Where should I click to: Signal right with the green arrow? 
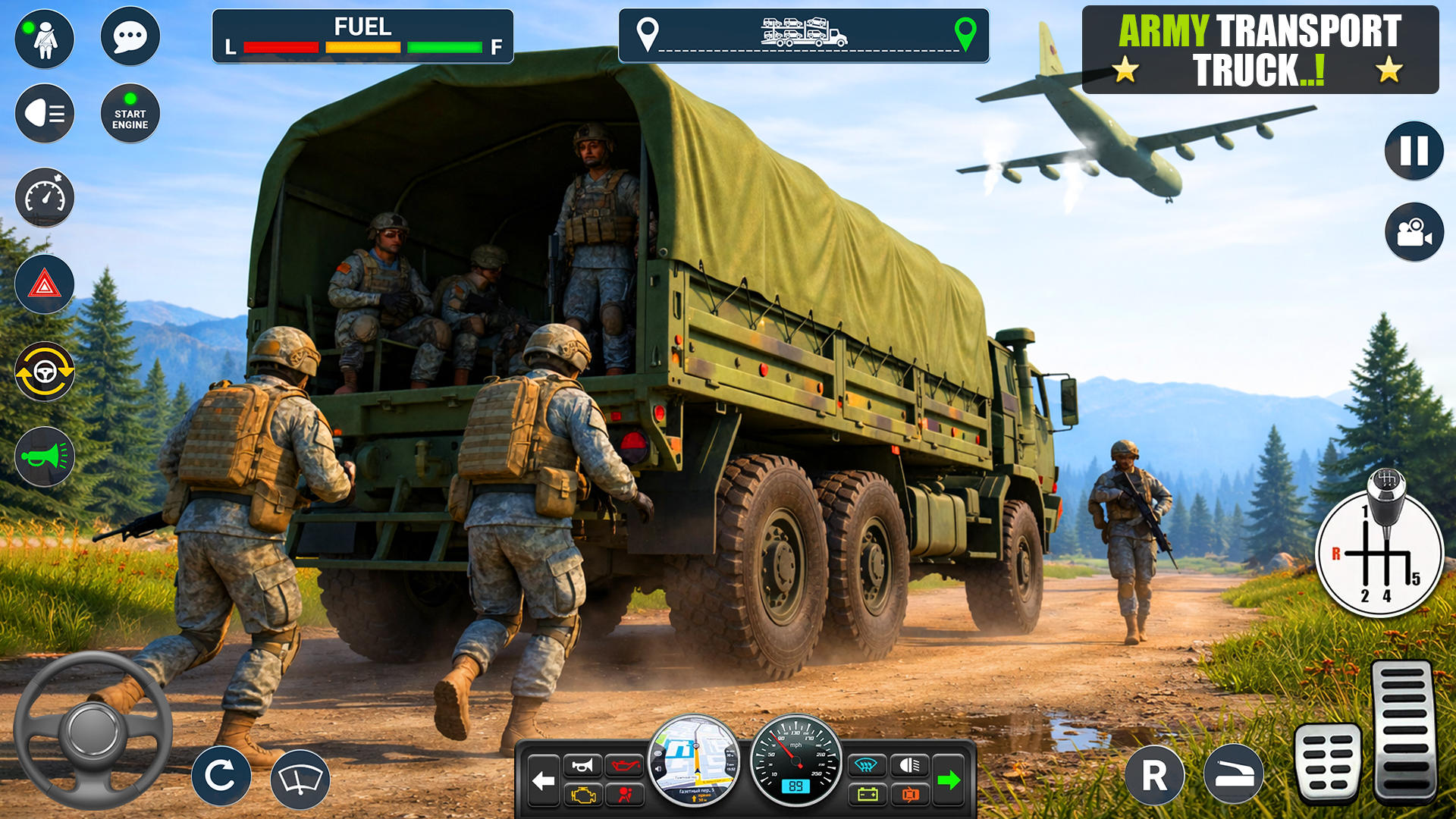tap(948, 780)
